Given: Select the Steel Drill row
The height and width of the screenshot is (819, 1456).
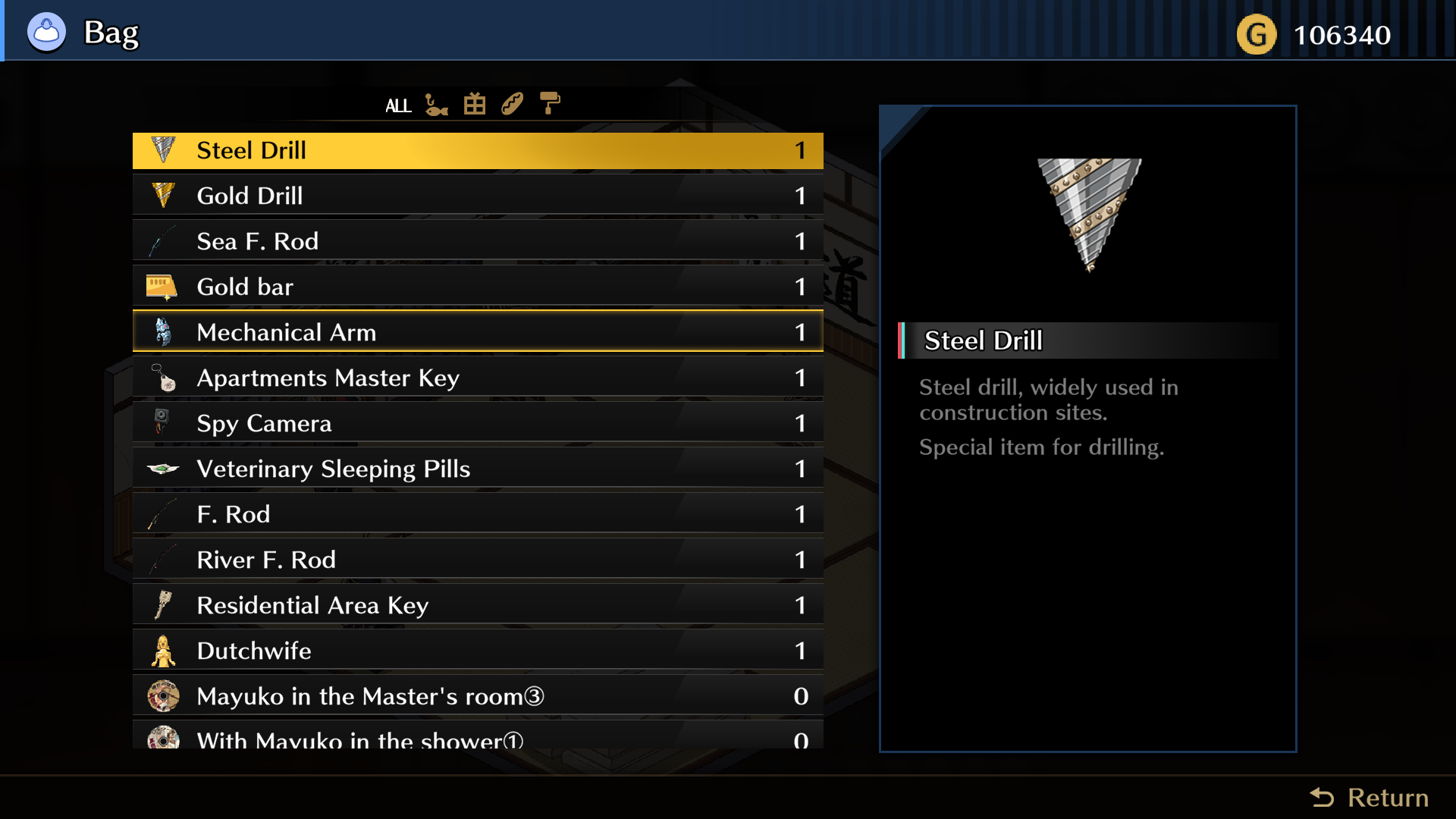Looking at the screenshot, I should [x=478, y=150].
